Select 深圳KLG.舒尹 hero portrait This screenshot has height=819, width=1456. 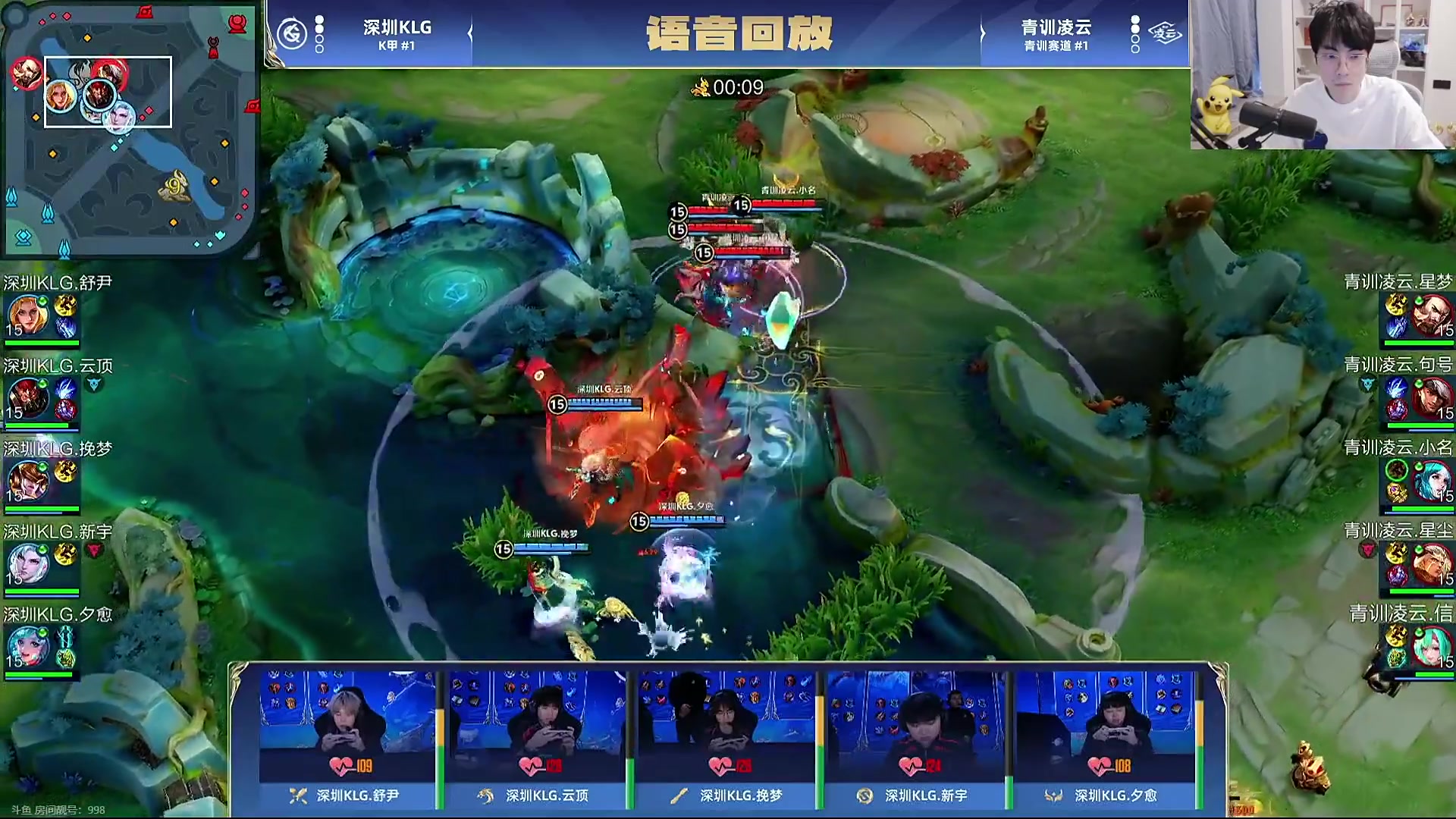[28, 315]
